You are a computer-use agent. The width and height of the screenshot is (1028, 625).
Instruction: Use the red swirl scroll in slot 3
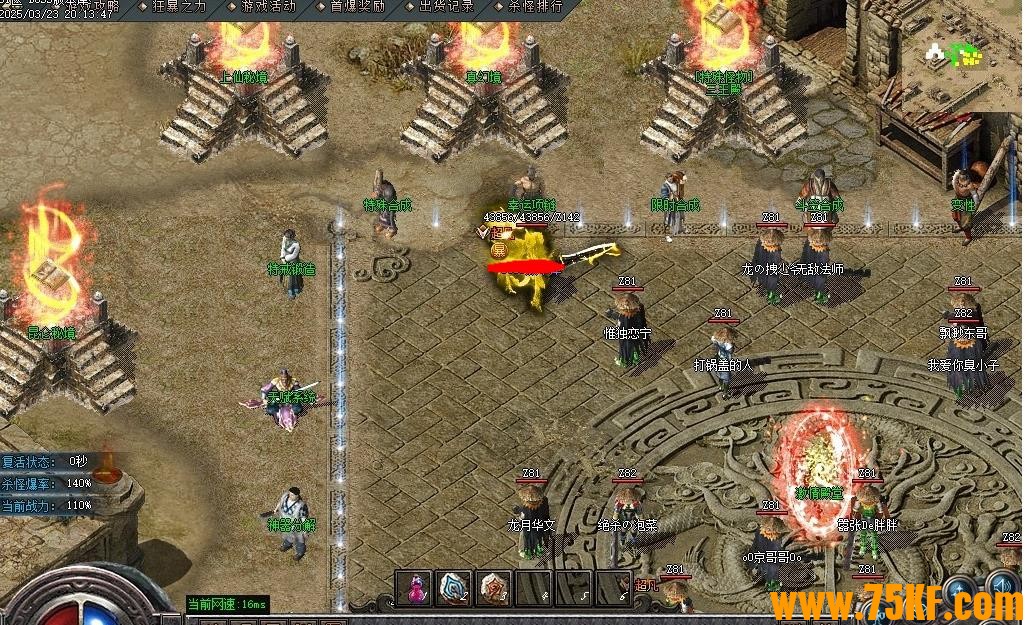point(494,587)
